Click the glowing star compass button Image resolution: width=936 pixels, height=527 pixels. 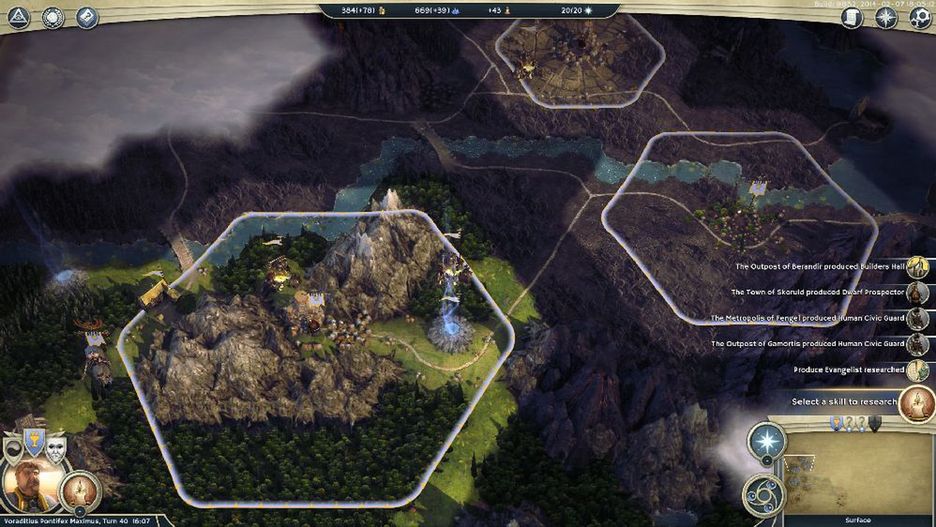click(767, 443)
